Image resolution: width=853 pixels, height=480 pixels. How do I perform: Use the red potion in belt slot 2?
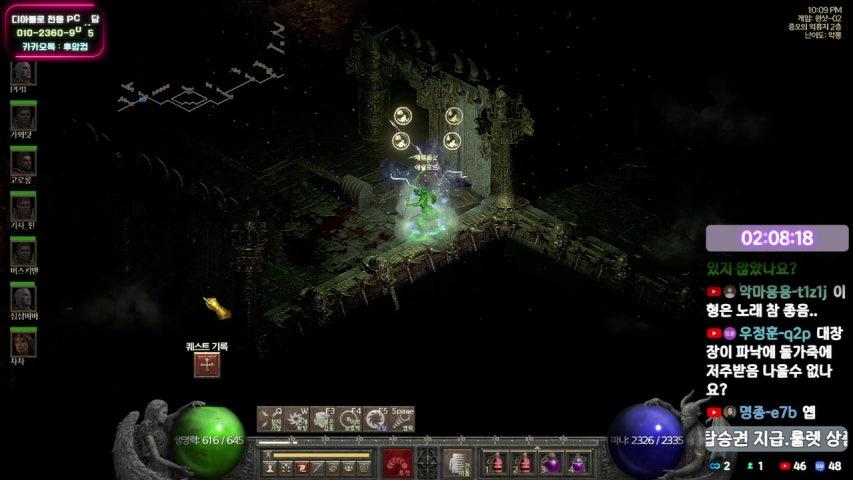pyautogui.click(x=522, y=463)
